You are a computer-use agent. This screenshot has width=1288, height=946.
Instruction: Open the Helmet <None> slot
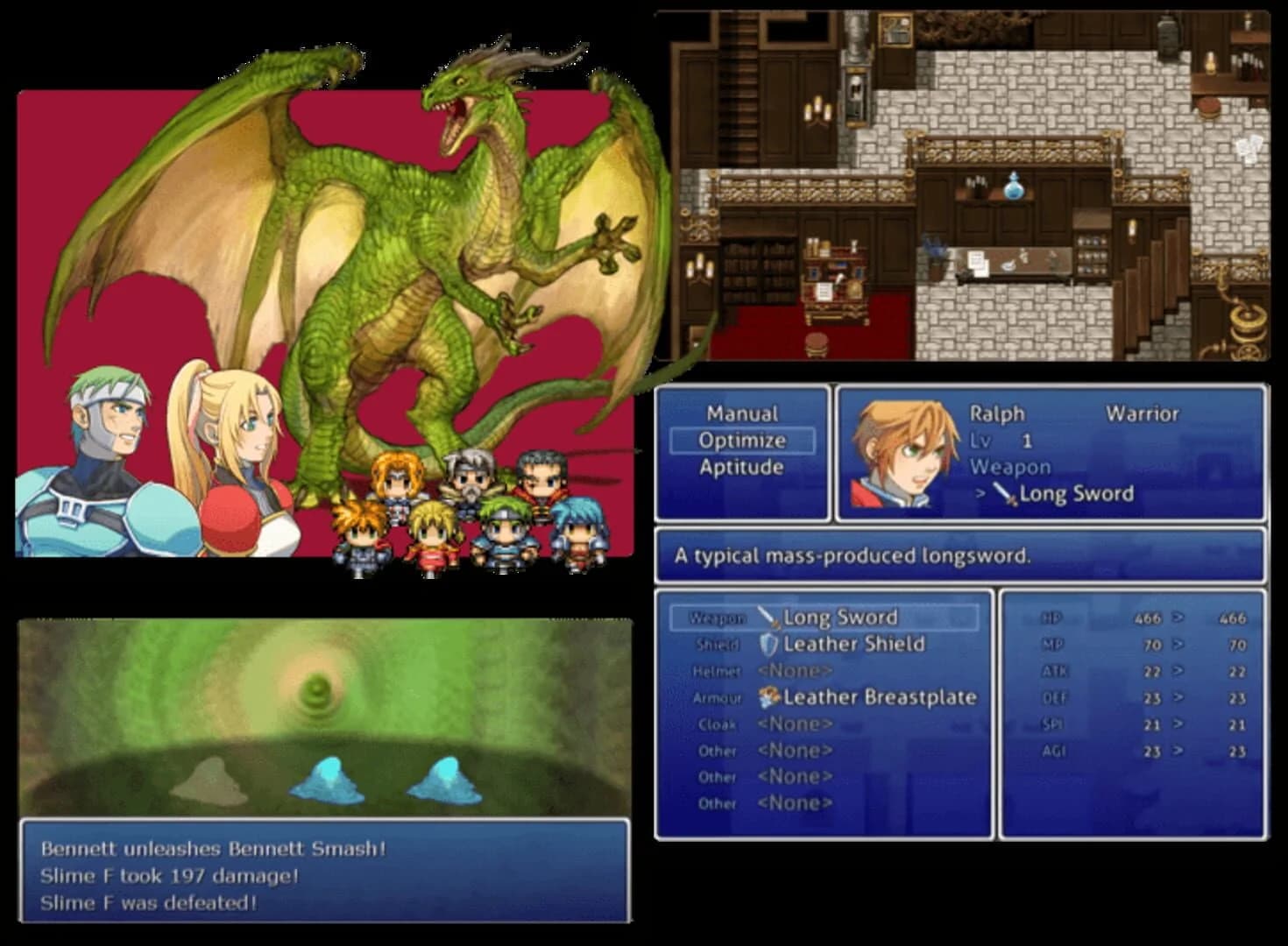coord(793,670)
